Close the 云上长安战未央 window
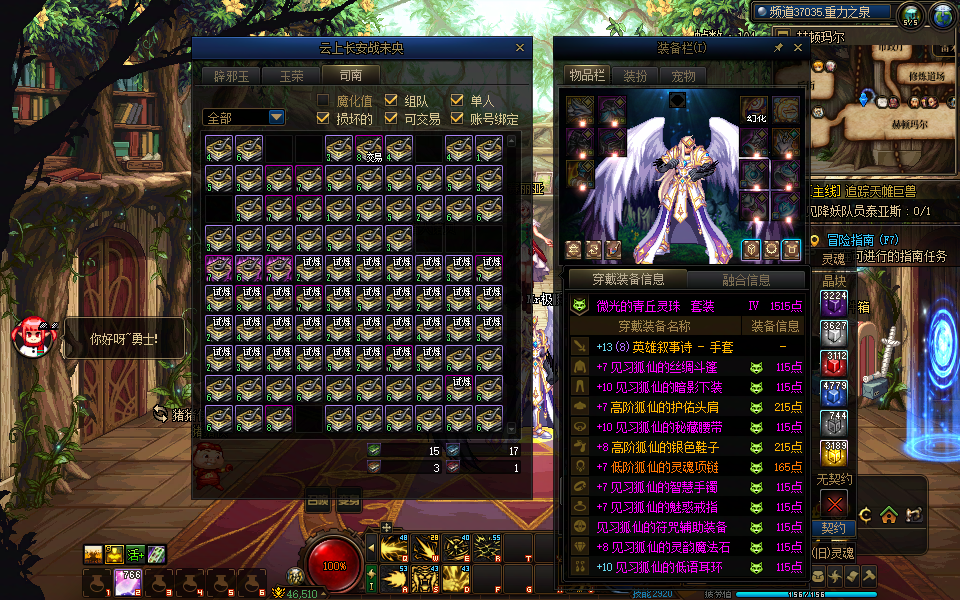 (x=519, y=47)
